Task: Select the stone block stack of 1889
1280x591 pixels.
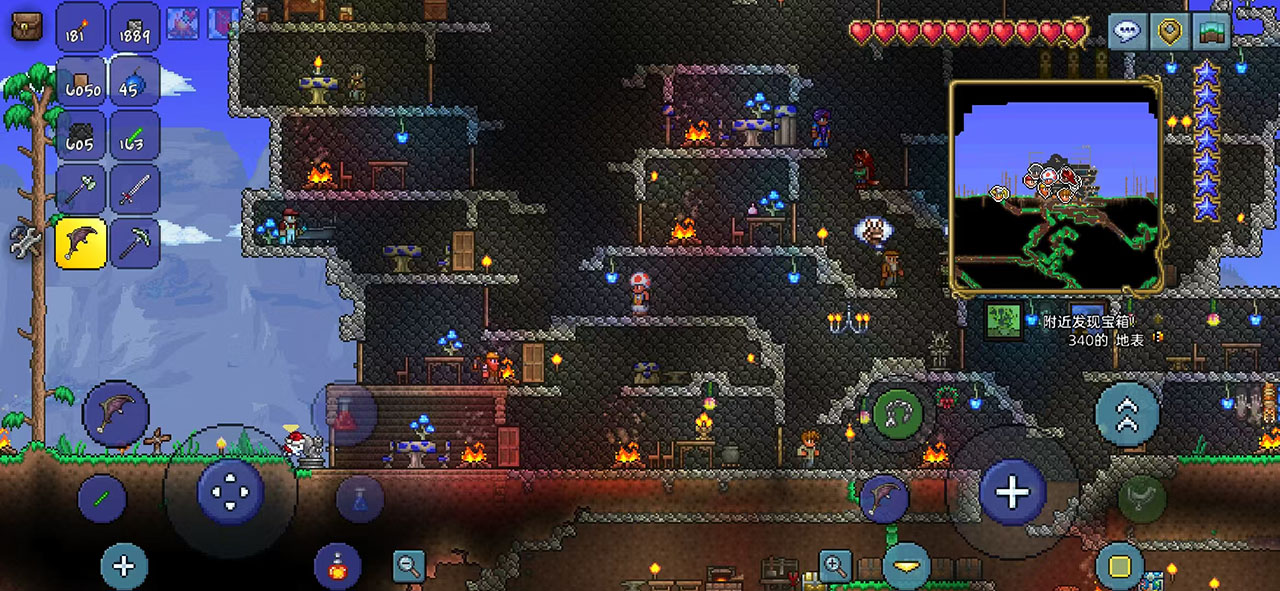Action: 134,26
